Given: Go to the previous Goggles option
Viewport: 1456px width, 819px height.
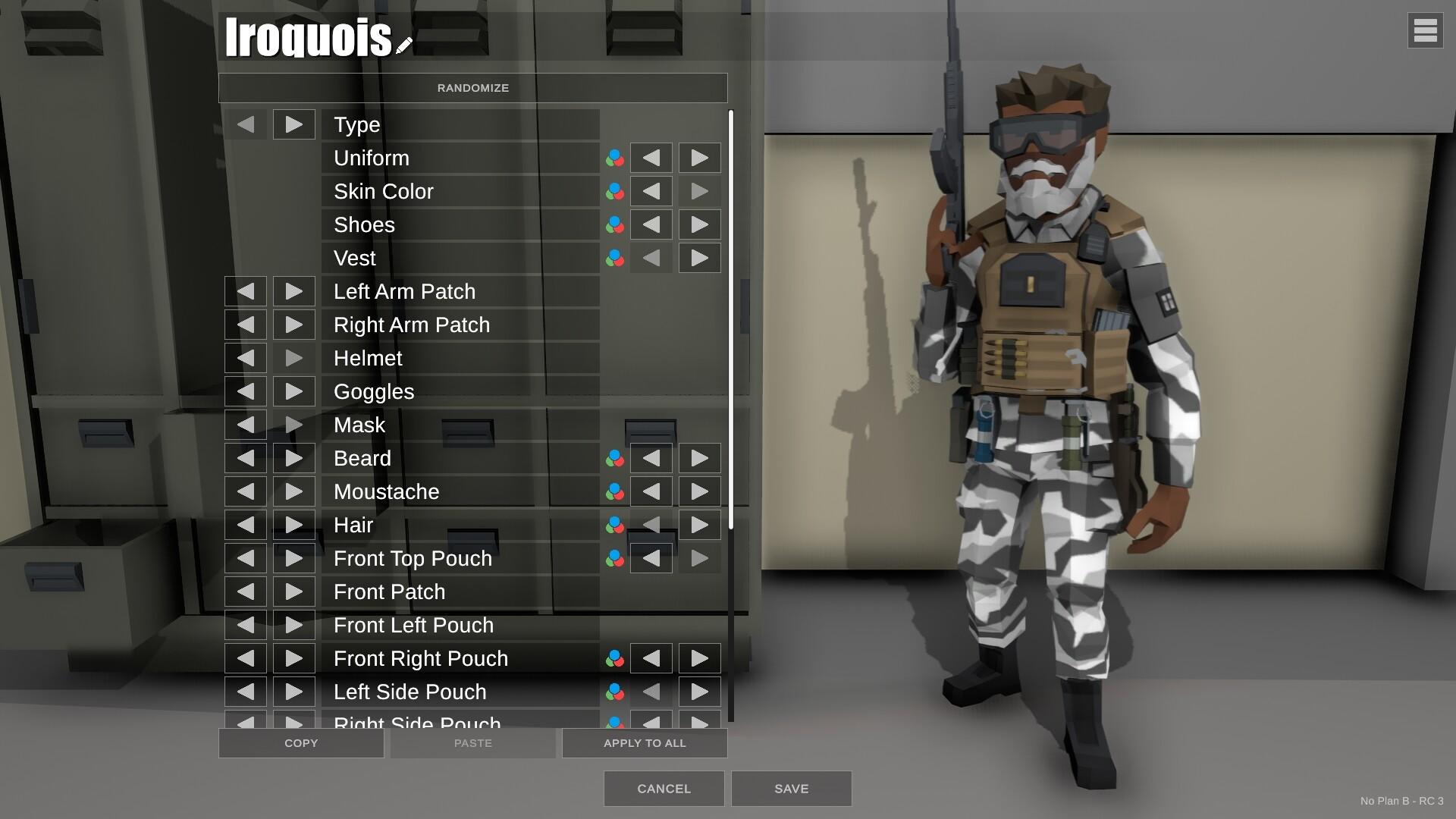Looking at the screenshot, I should 245,391.
